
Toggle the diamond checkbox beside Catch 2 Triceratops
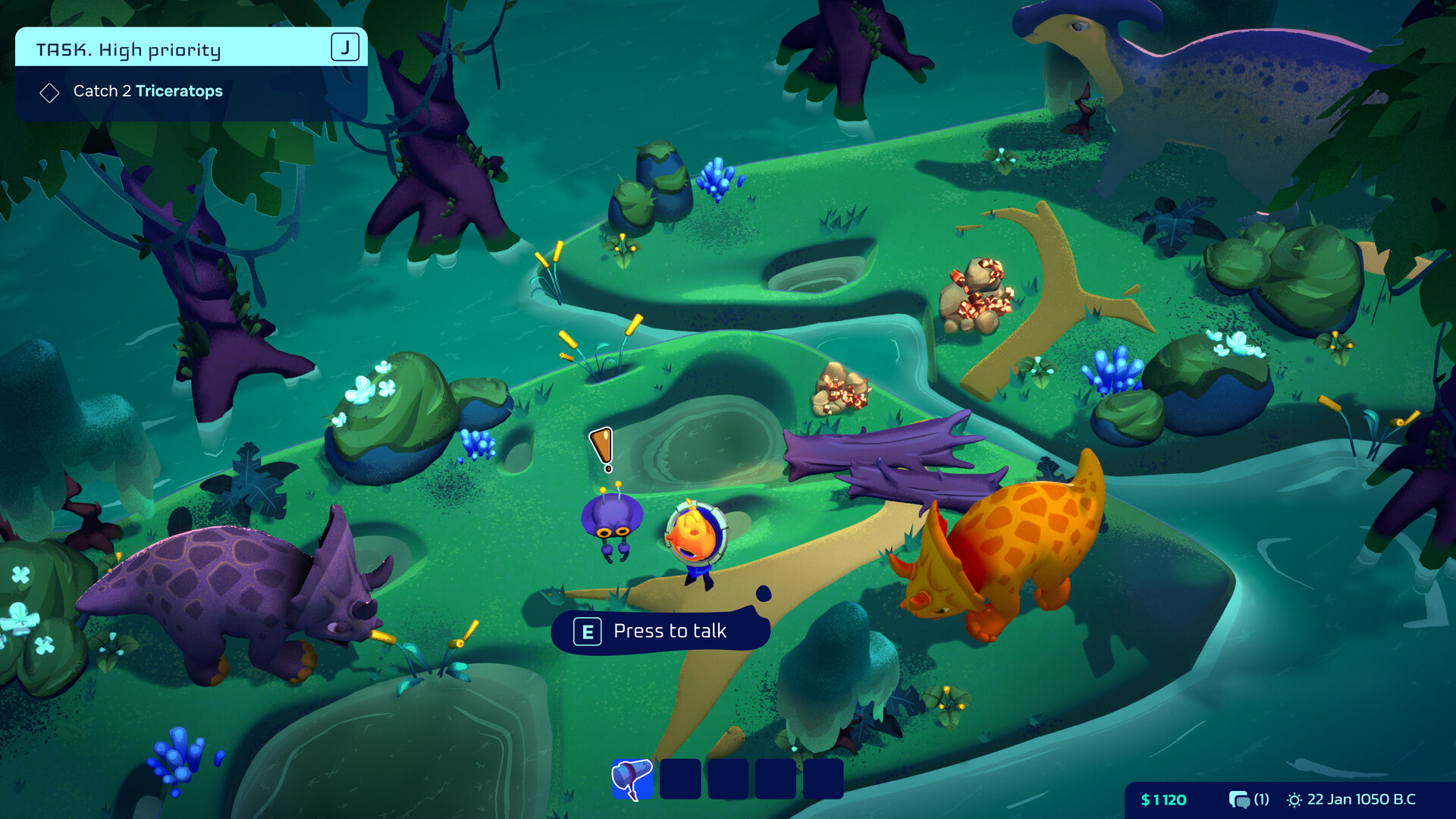pos(49,92)
